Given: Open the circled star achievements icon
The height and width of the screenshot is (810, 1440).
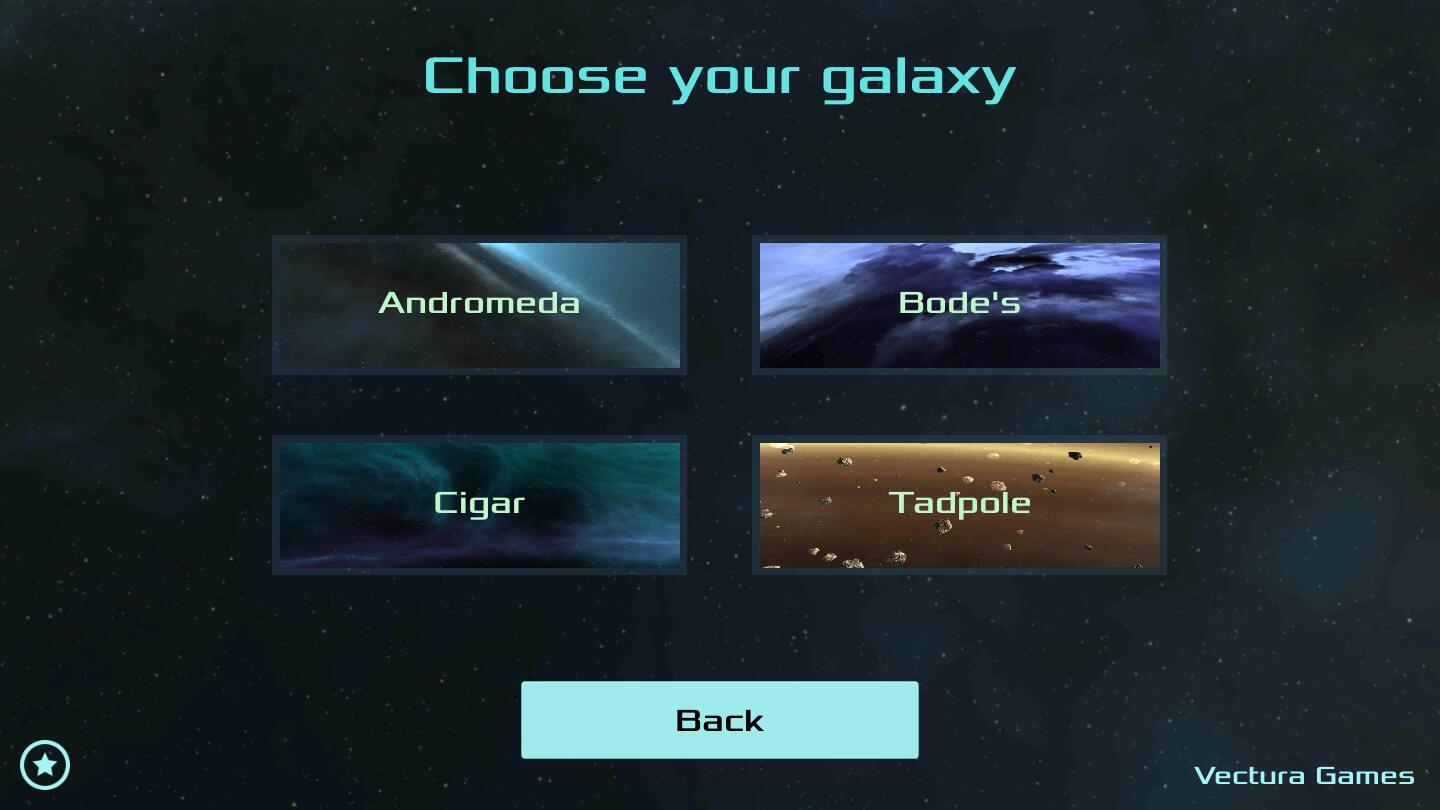Looking at the screenshot, I should pos(44,764).
